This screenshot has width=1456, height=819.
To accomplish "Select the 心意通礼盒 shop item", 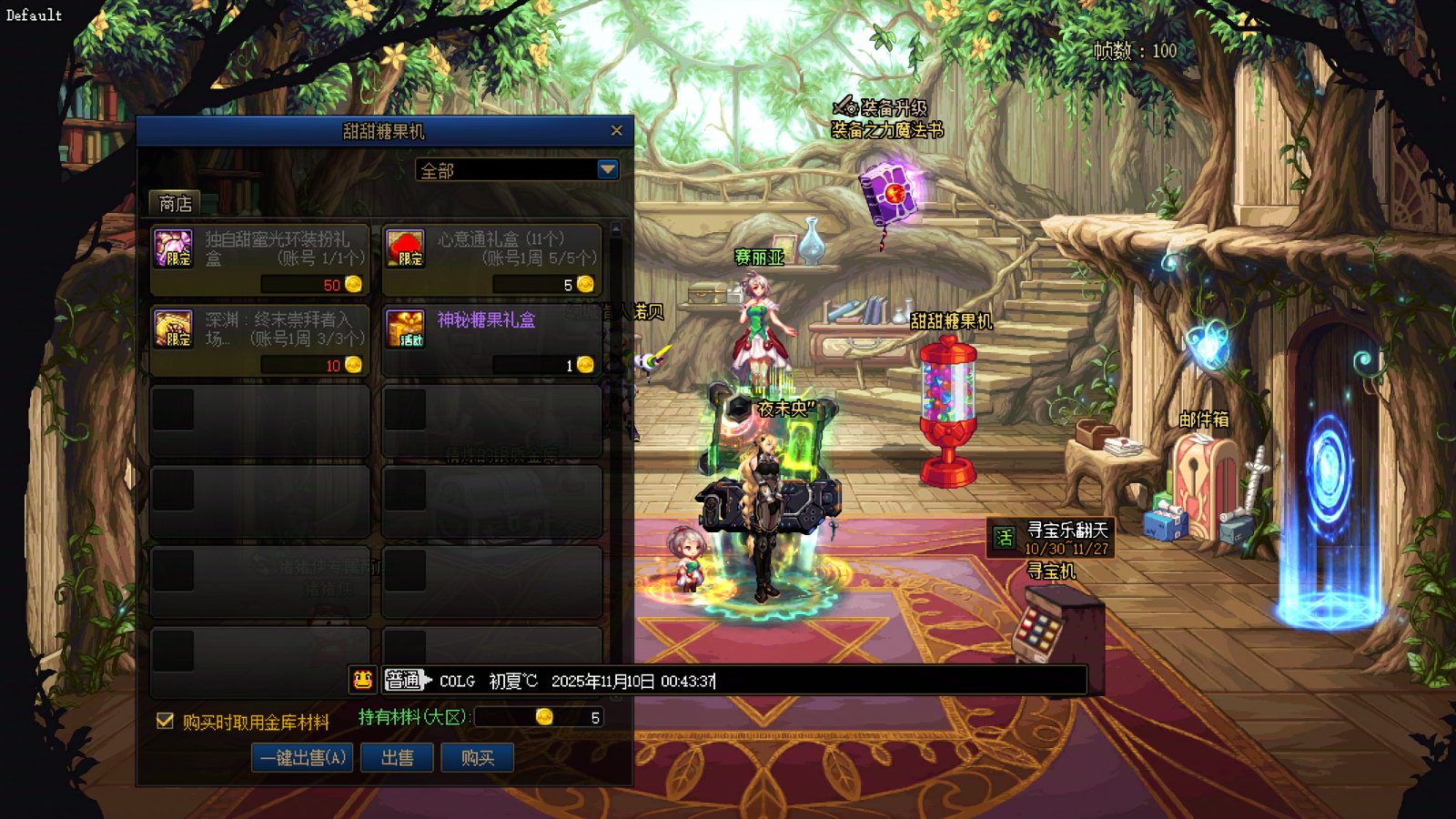I will tap(491, 260).
